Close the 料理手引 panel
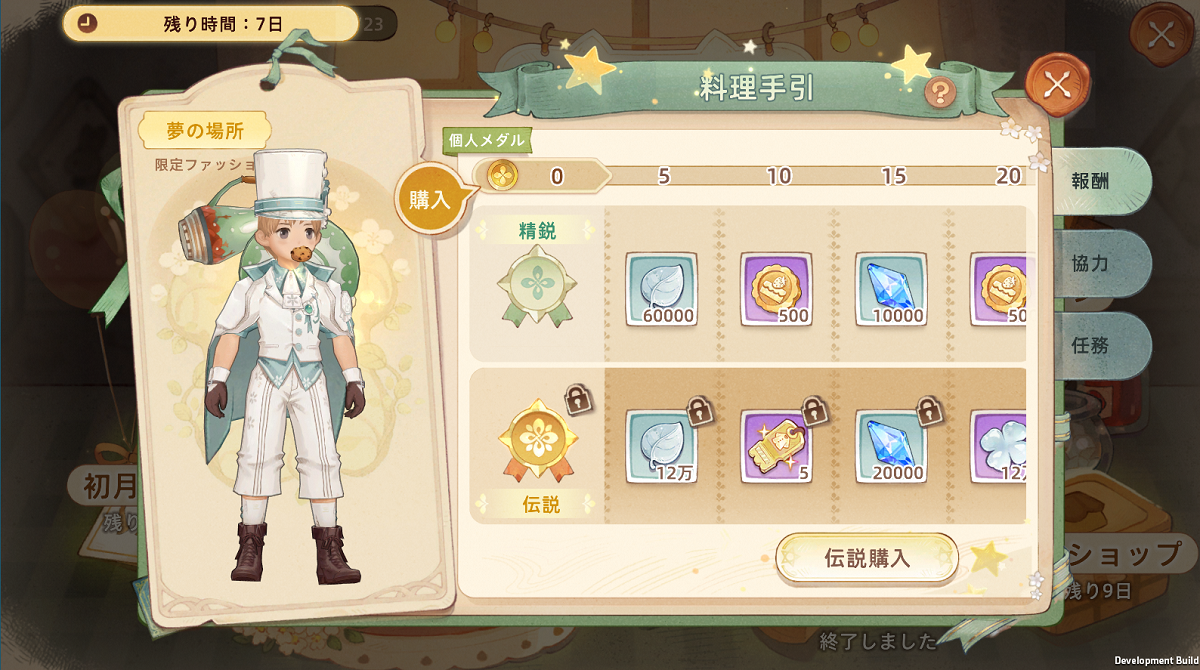 point(1057,84)
